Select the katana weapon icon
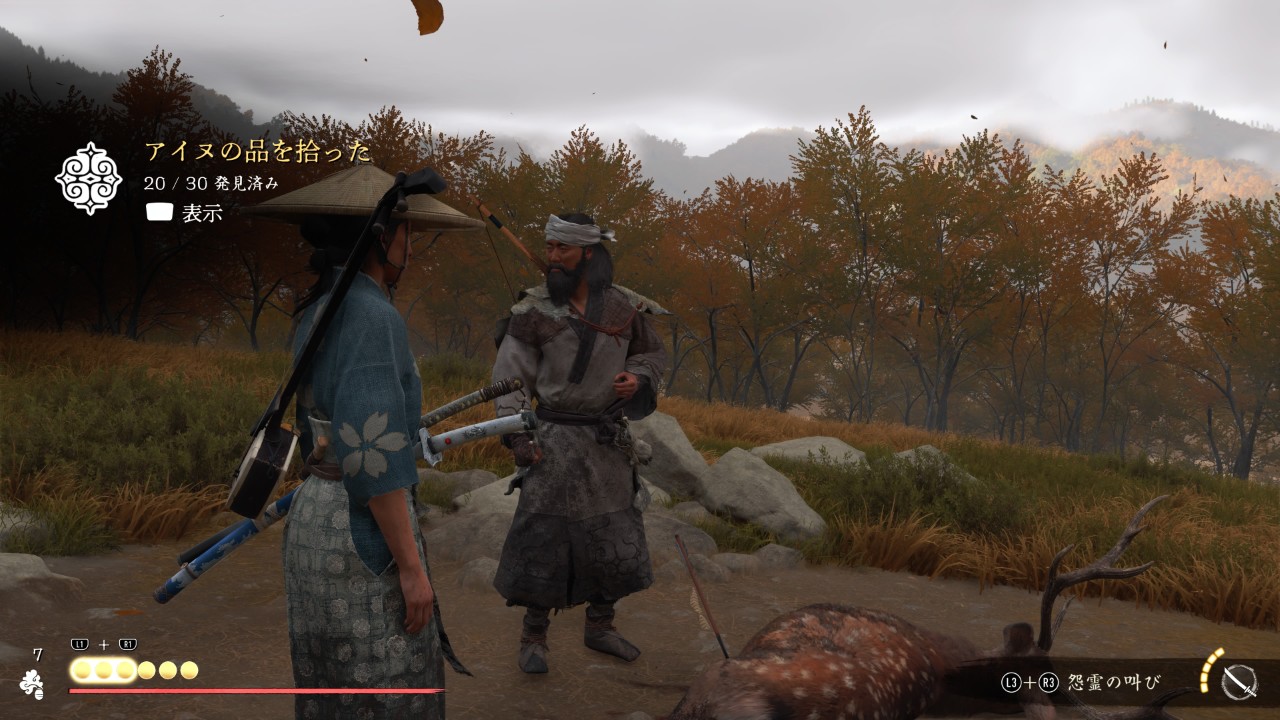 (x=1239, y=682)
